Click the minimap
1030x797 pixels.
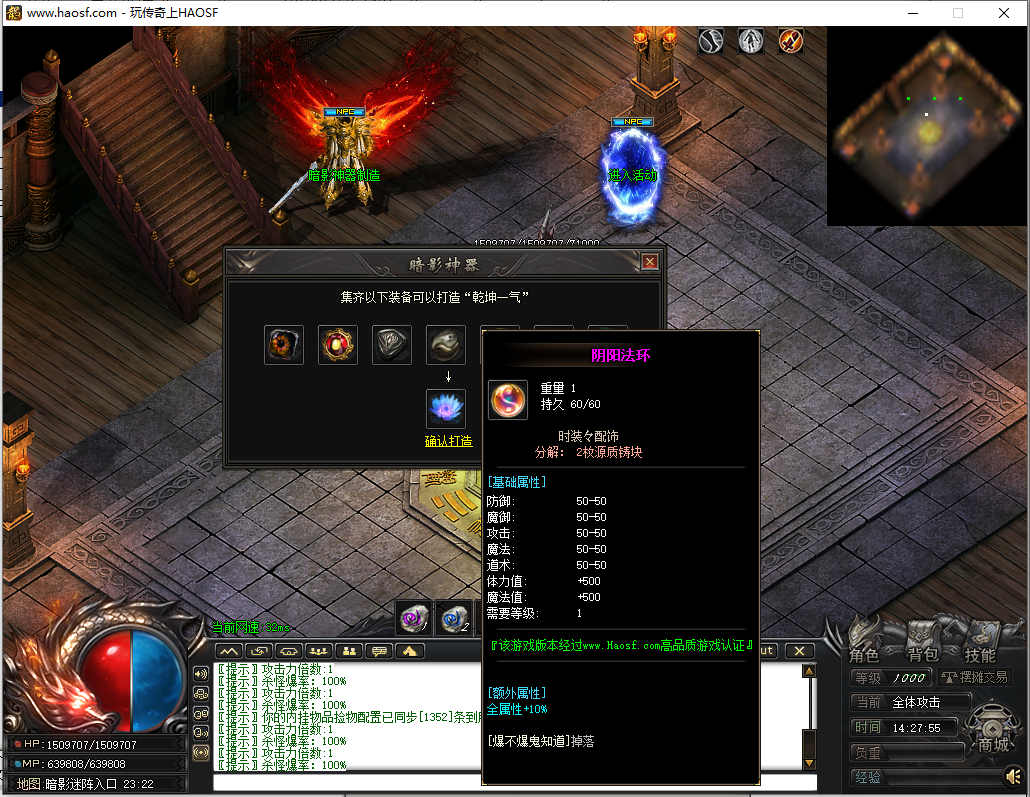(927, 125)
